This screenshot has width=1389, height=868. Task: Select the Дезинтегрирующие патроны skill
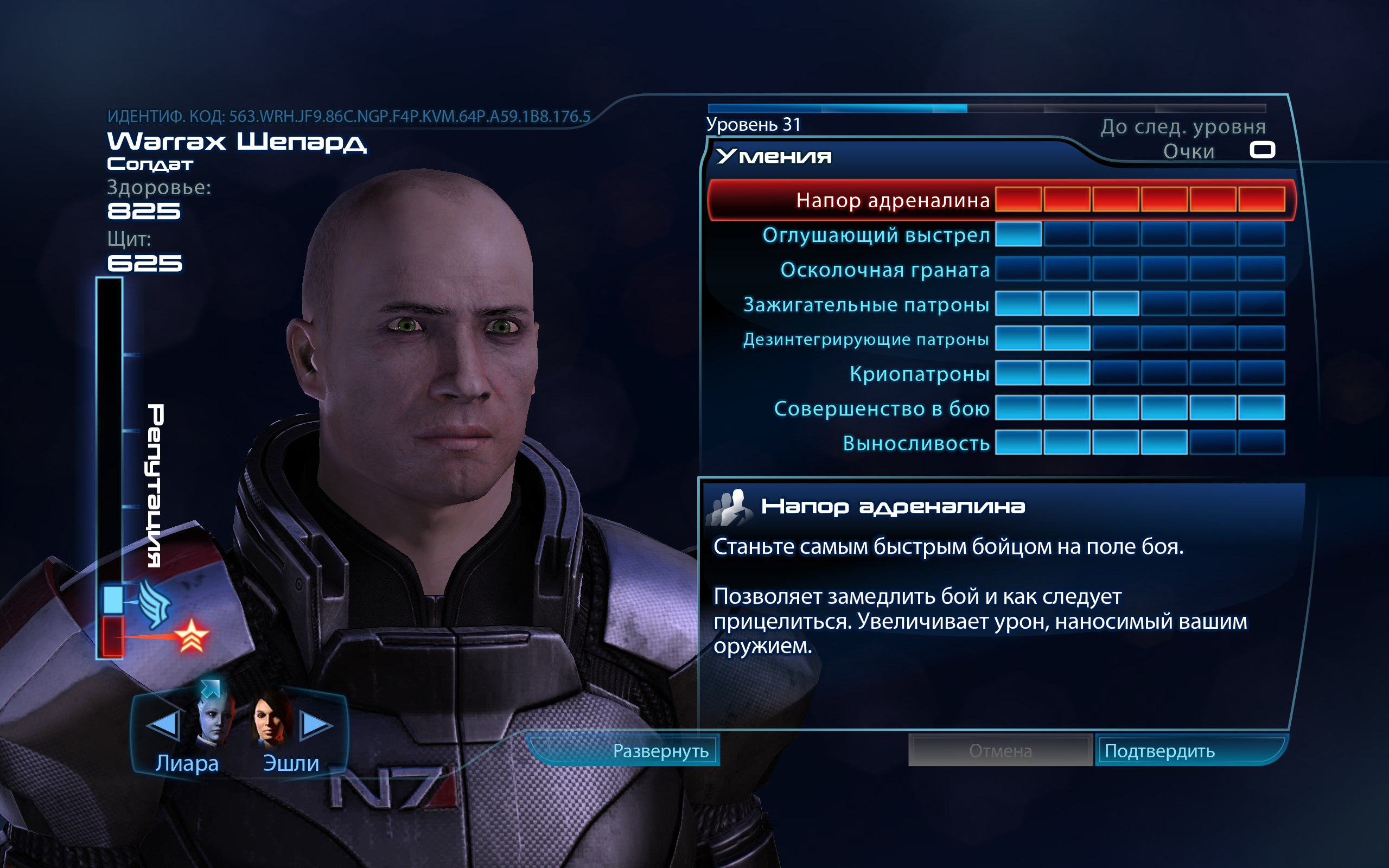pyautogui.click(x=865, y=339)
